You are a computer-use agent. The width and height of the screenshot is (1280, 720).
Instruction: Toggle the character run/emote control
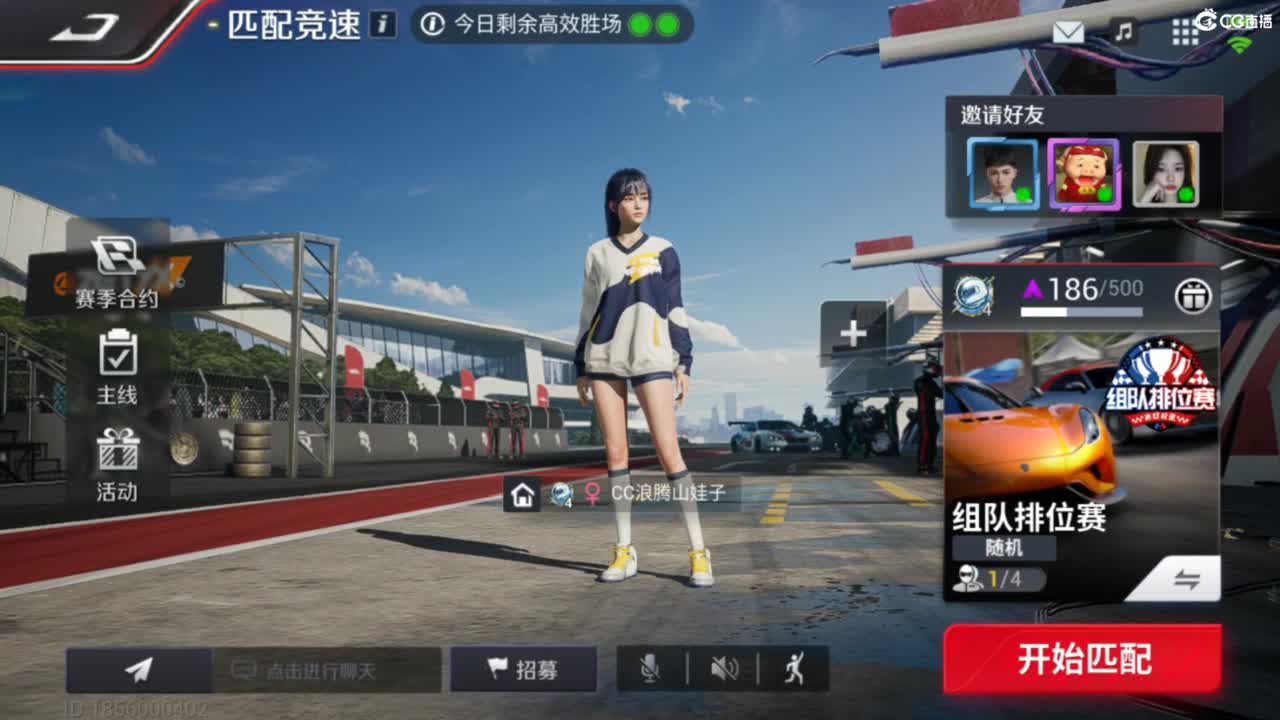[797, 668]
